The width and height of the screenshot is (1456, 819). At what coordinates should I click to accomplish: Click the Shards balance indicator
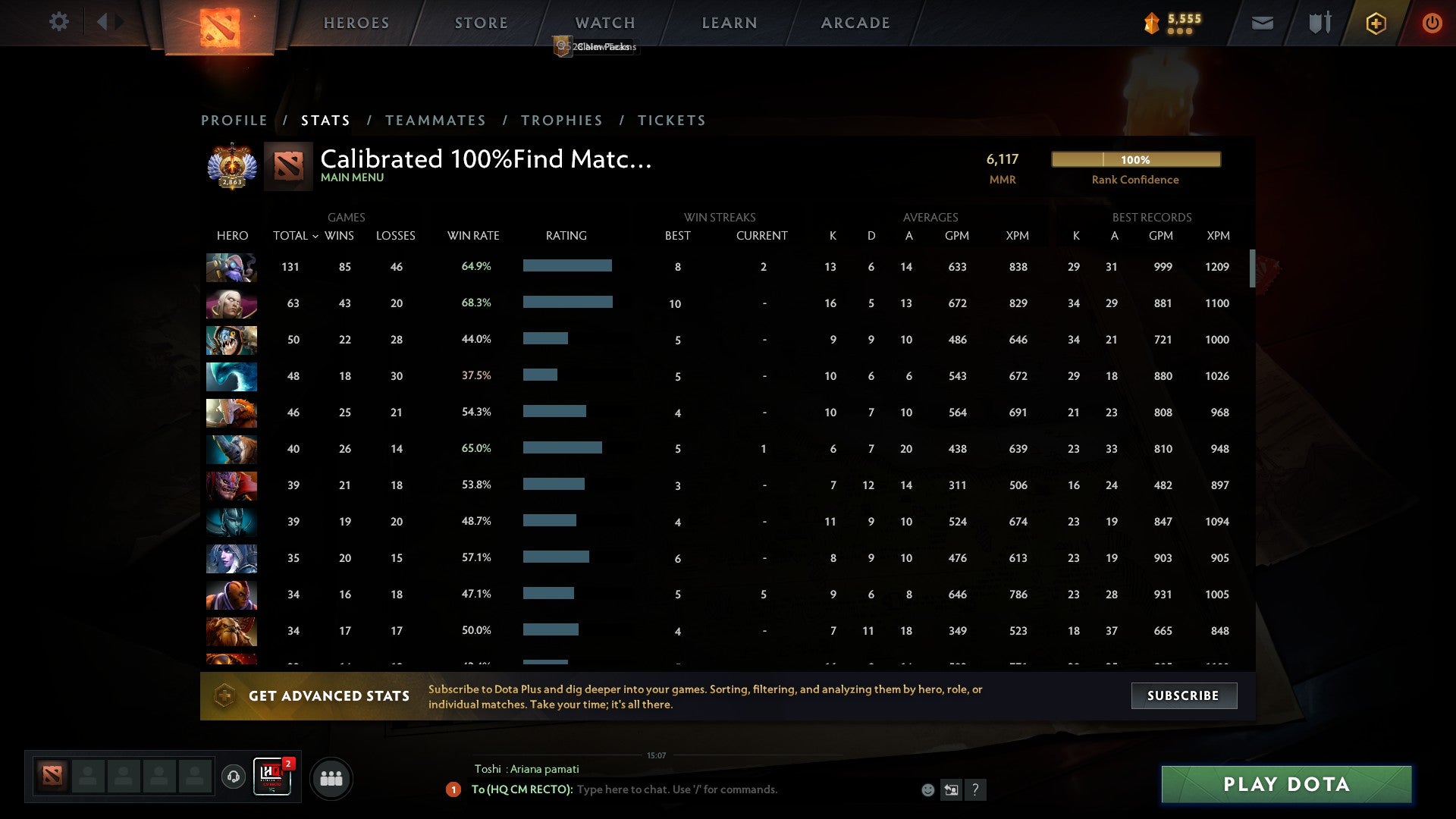coord(1170,23)
